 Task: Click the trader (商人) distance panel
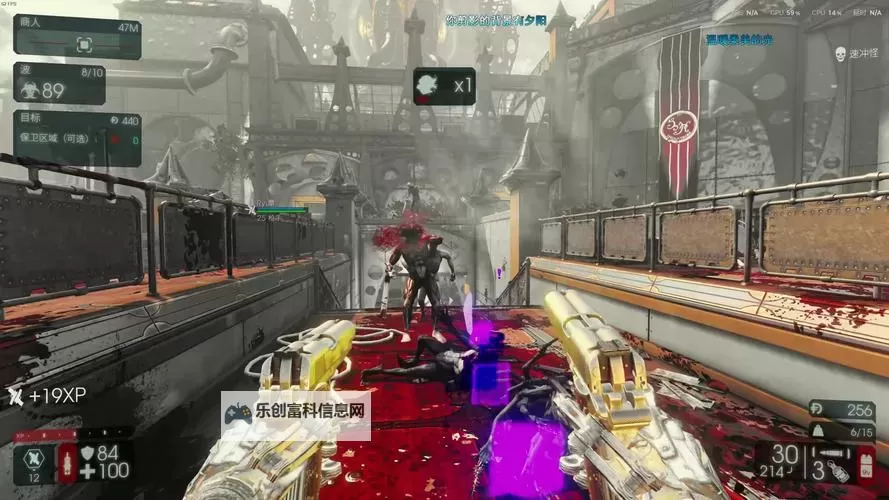click(x=77, y=37)
